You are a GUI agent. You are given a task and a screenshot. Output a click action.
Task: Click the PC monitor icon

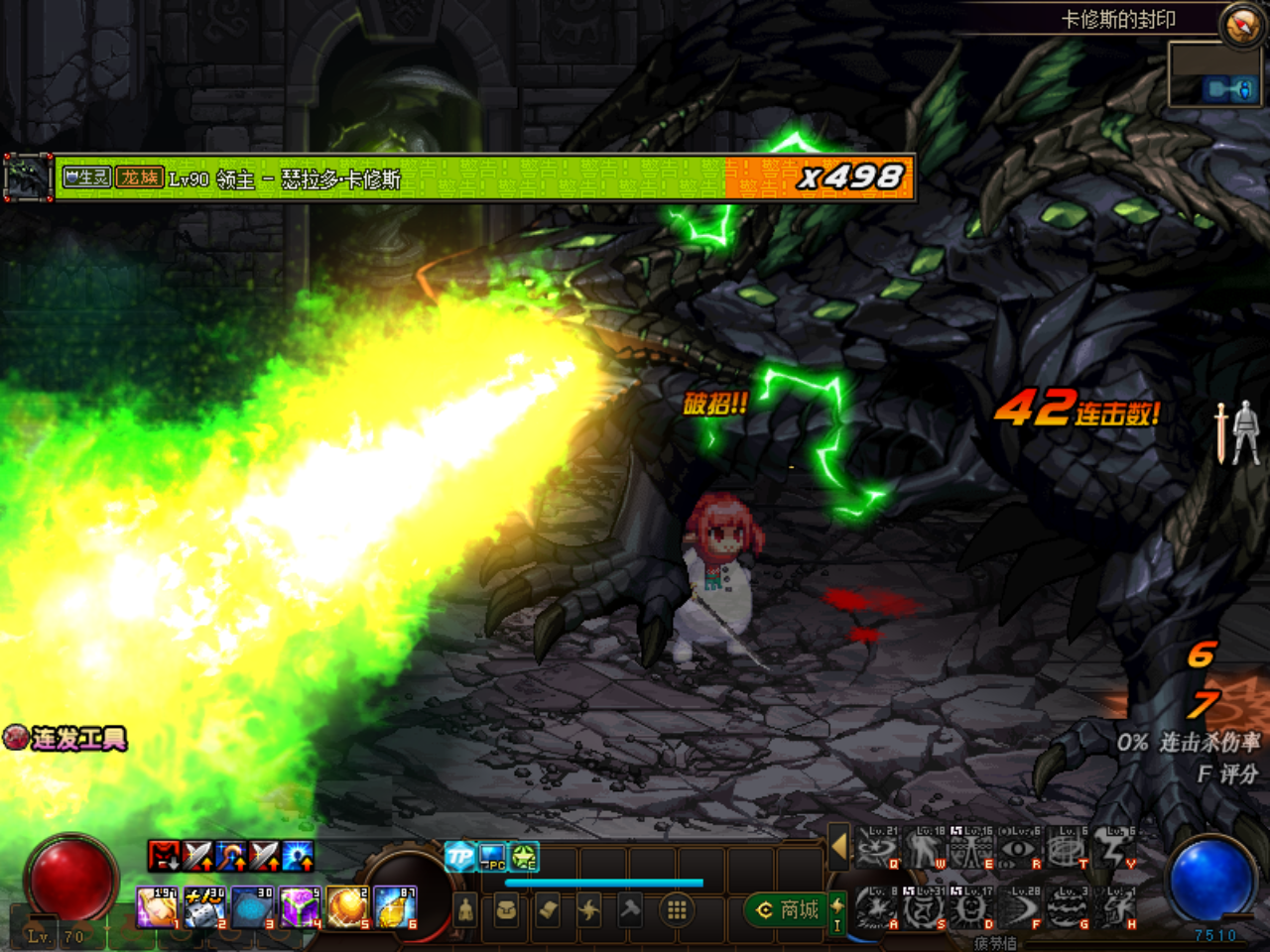click(x=492, y=856)
